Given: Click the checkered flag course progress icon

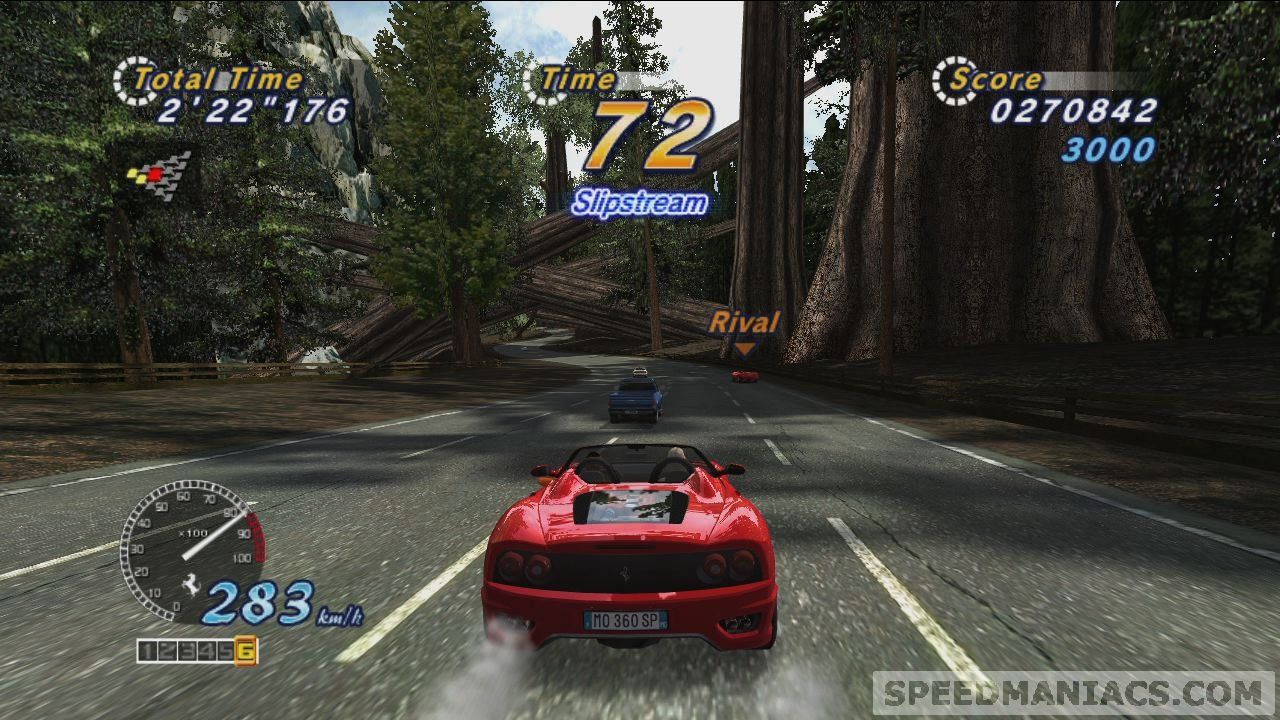Looking at the screenshot, I should 159,175.
